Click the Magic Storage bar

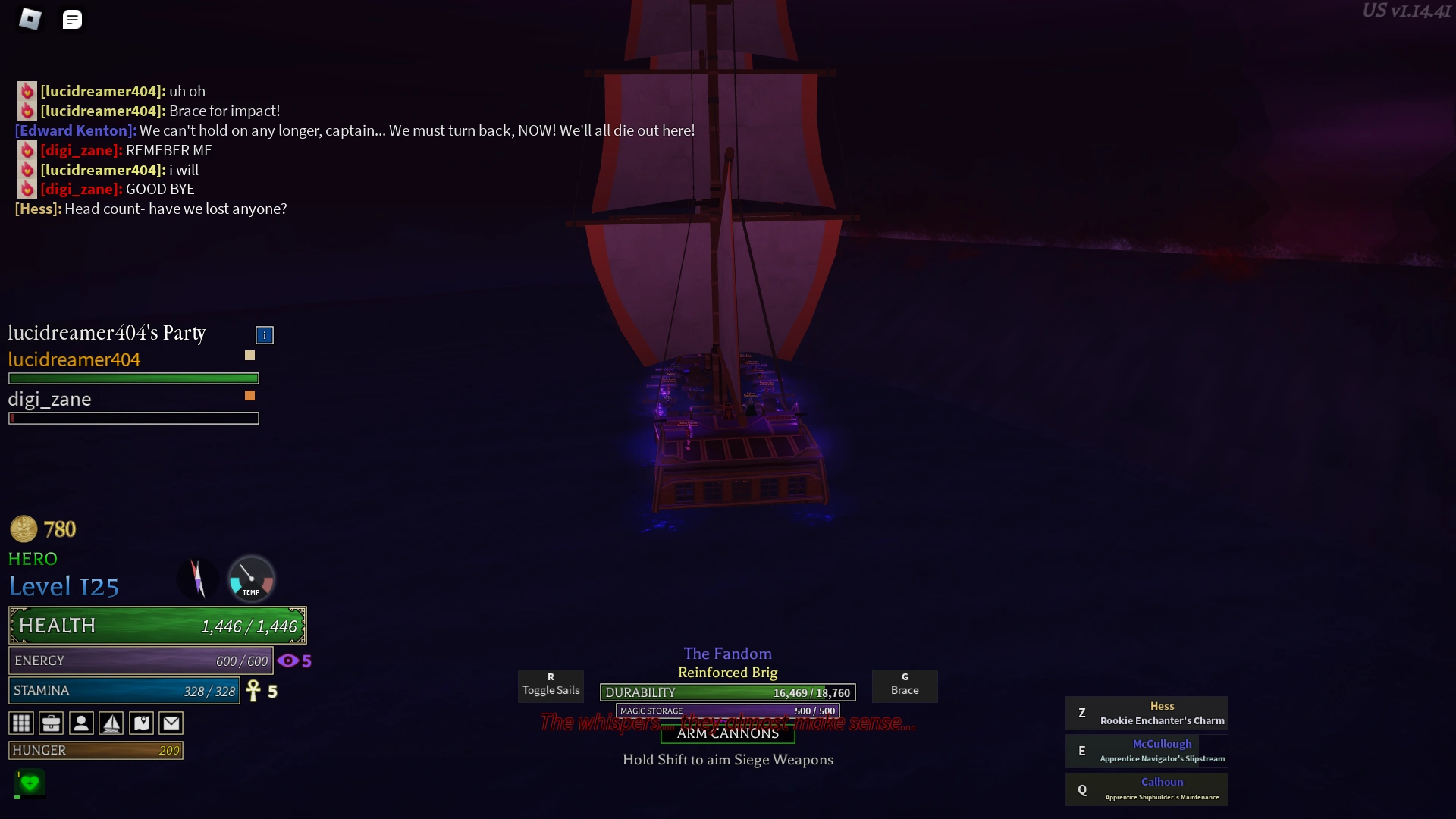726,711
